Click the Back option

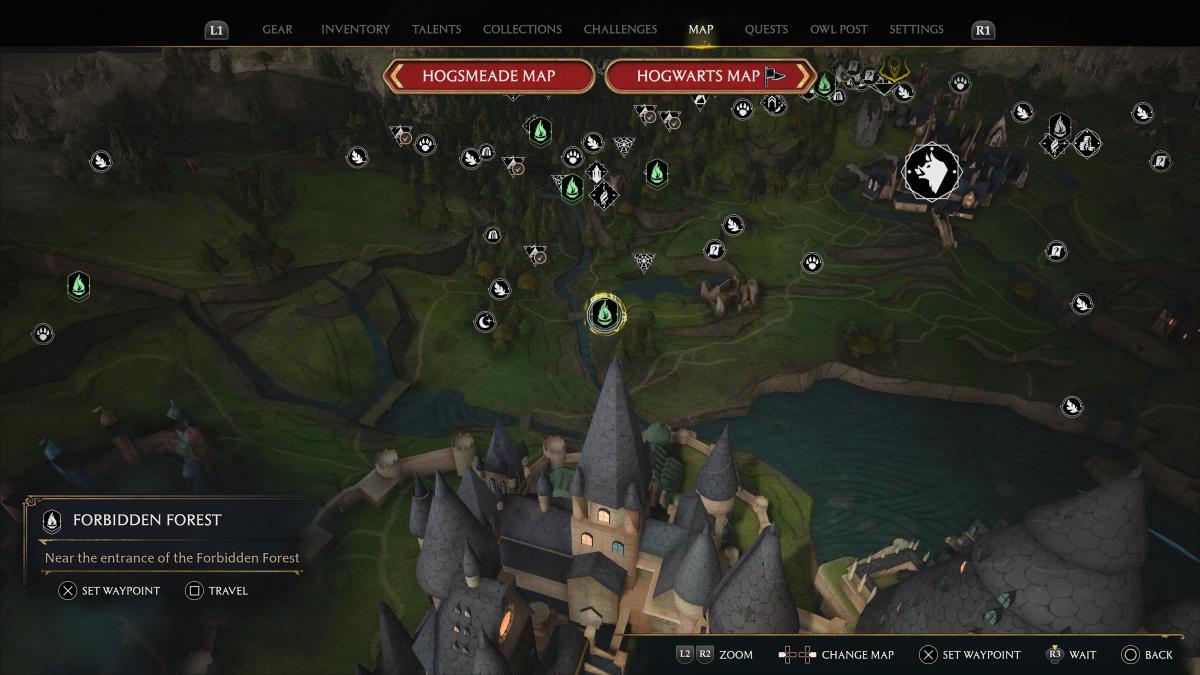coord(1147,655)
